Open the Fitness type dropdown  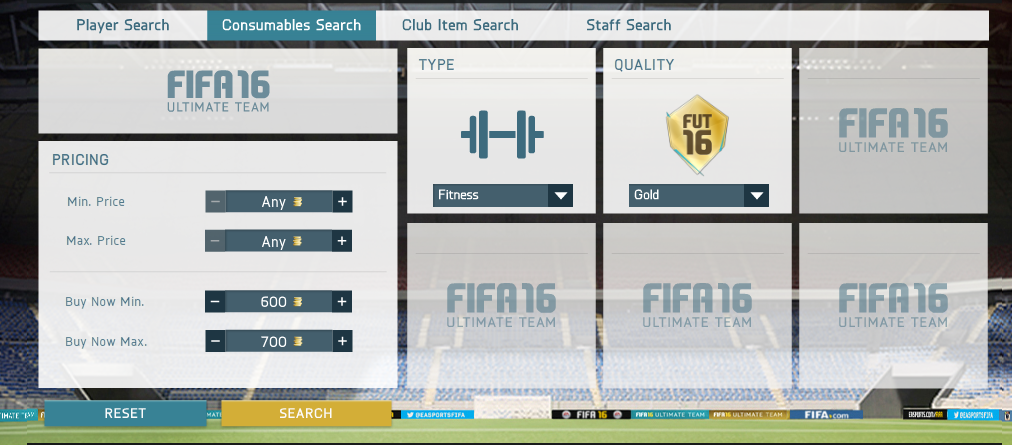[503, 195]
